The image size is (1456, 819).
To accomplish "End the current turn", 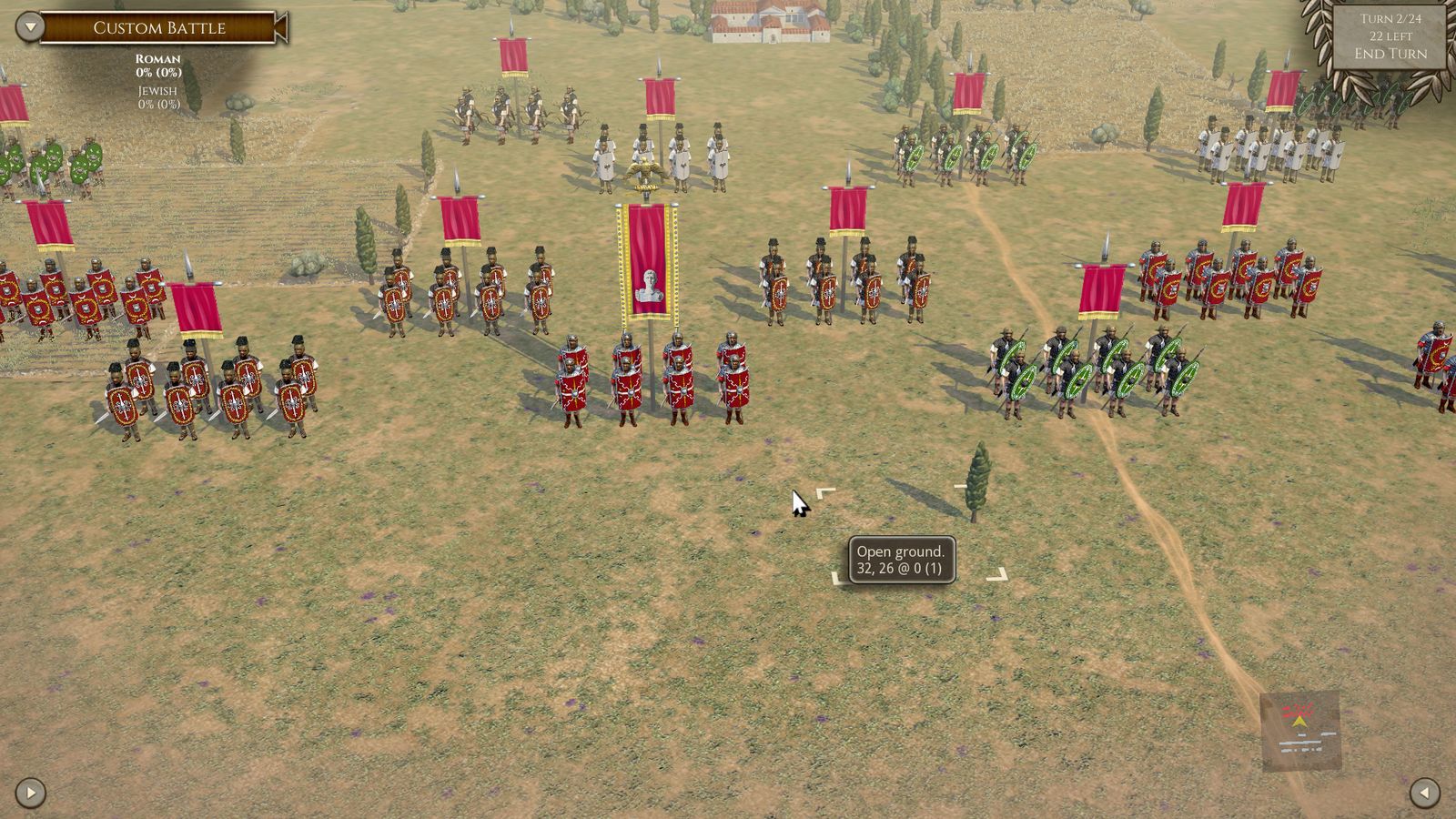I will coord(1390,54).
